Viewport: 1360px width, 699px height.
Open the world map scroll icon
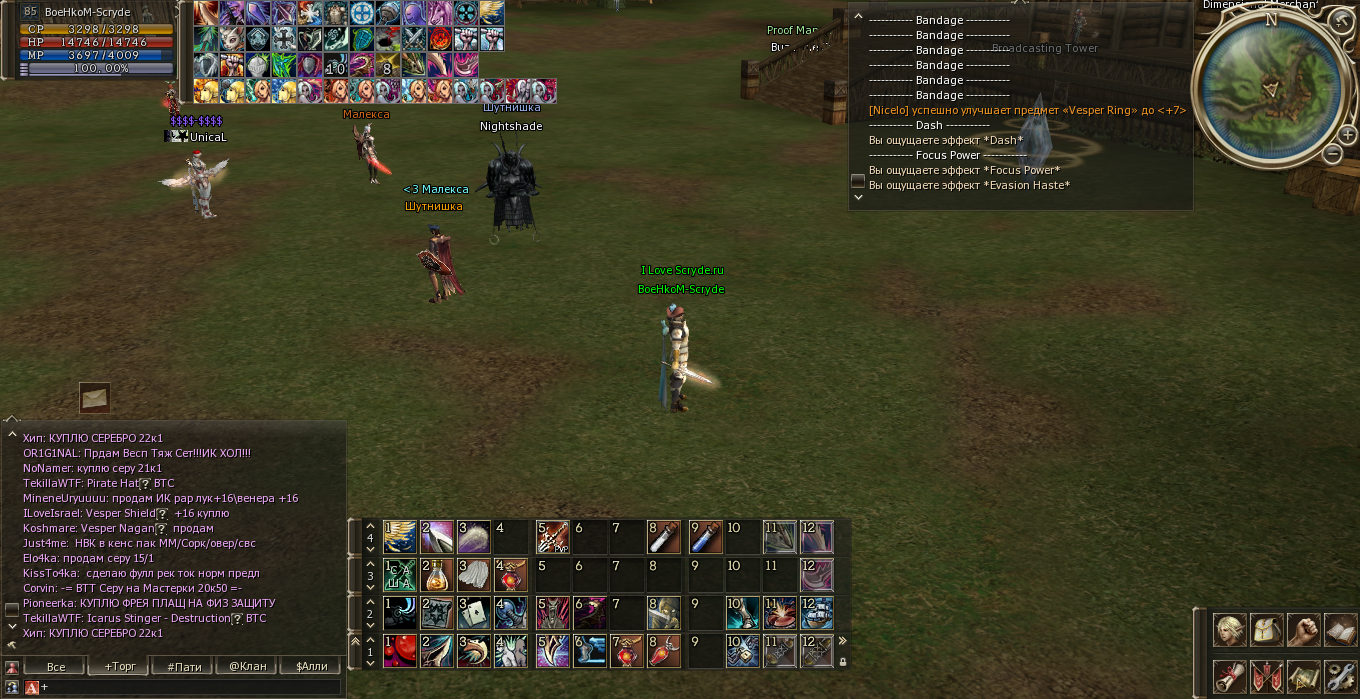click(x=1303, y=676)
